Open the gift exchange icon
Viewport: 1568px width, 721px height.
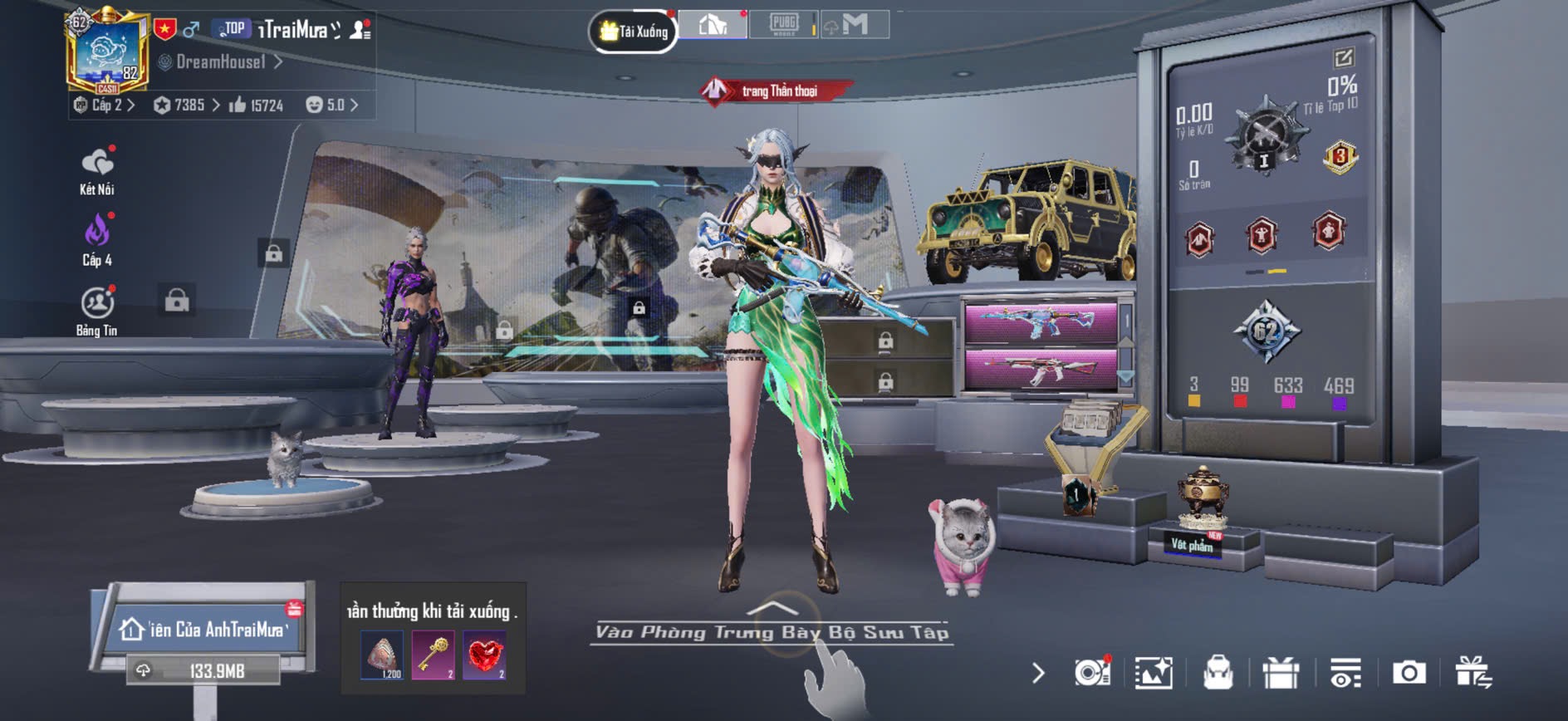[x=1472, y=673]
